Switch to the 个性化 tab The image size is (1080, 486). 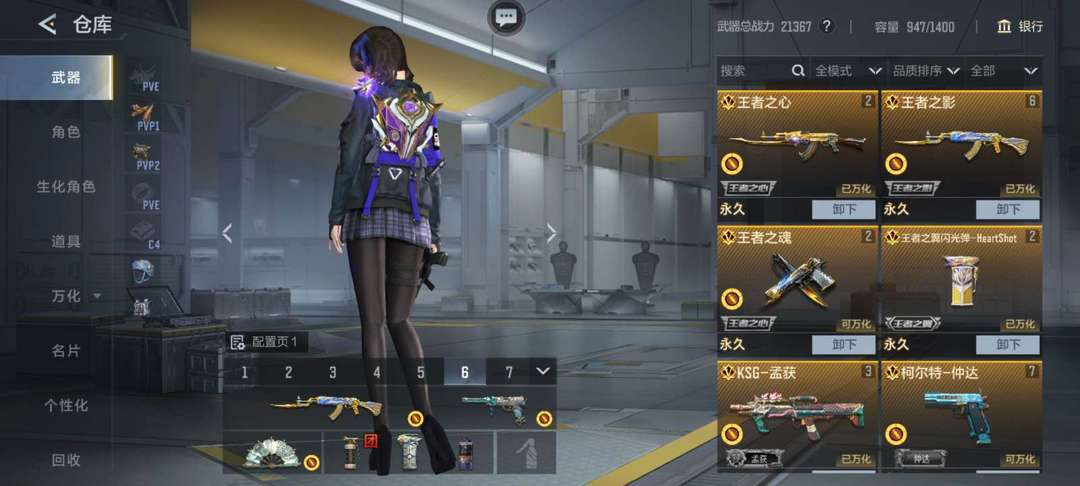[x=66, y=405]
